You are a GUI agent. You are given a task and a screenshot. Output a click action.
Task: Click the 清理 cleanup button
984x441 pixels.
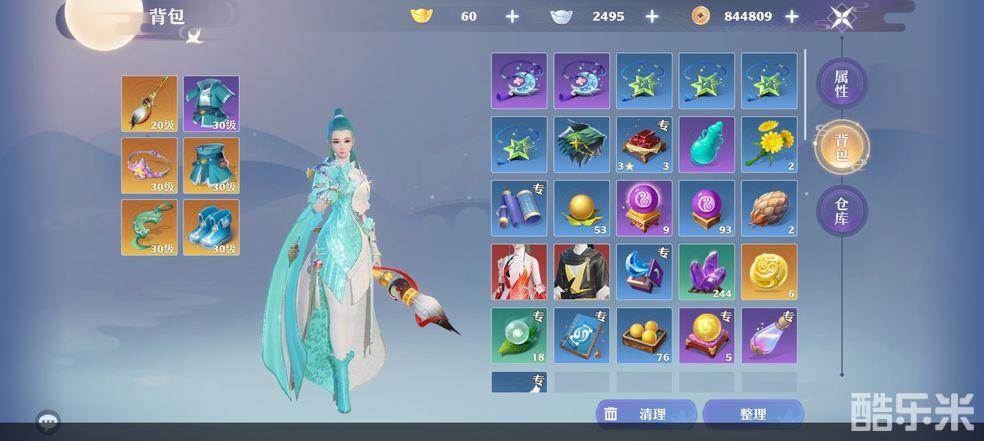tap(646, 414)
